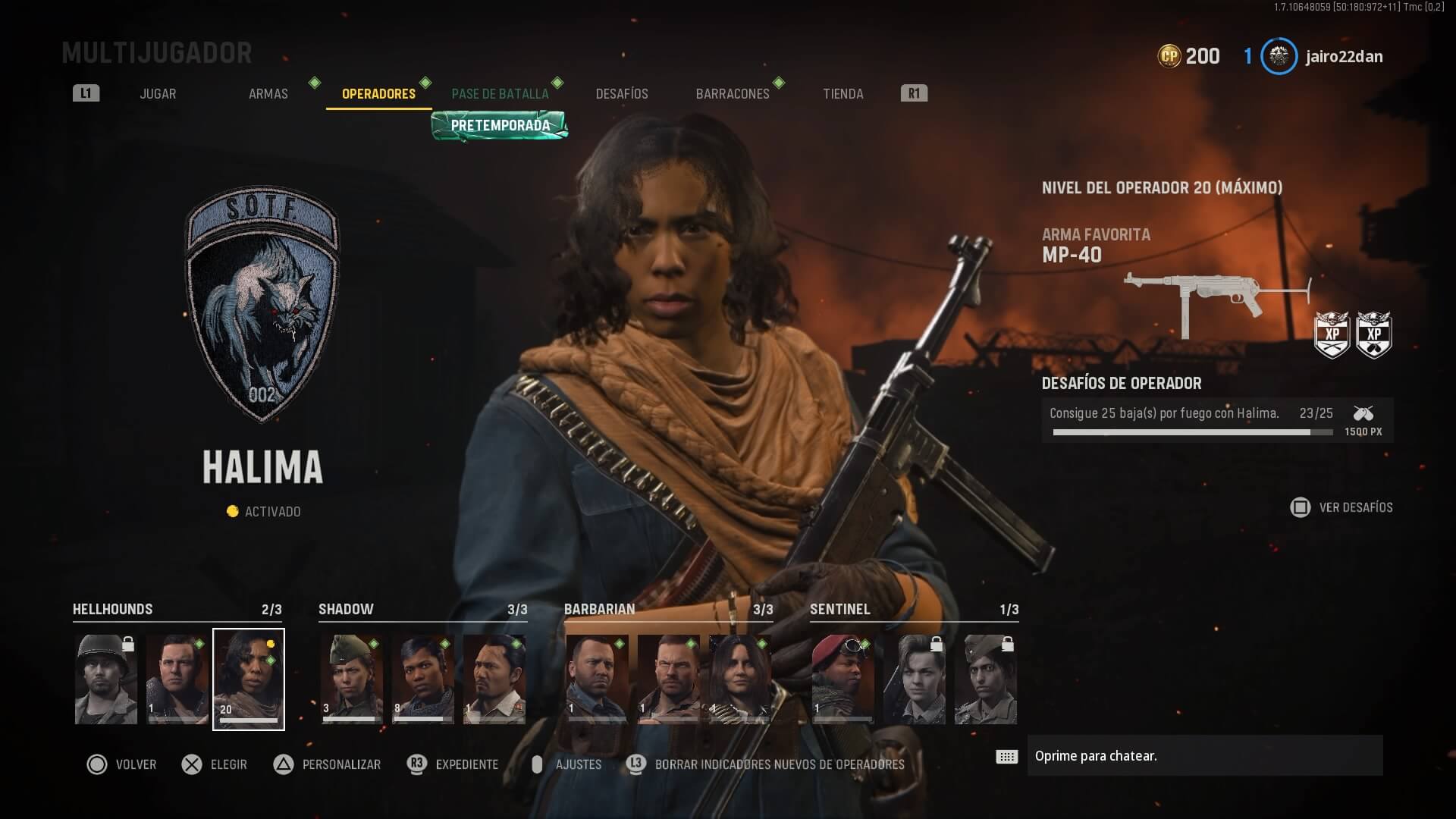Select the Shadow operator with green cap
This screenshot has height=819, width=1456.
(352, 679)
